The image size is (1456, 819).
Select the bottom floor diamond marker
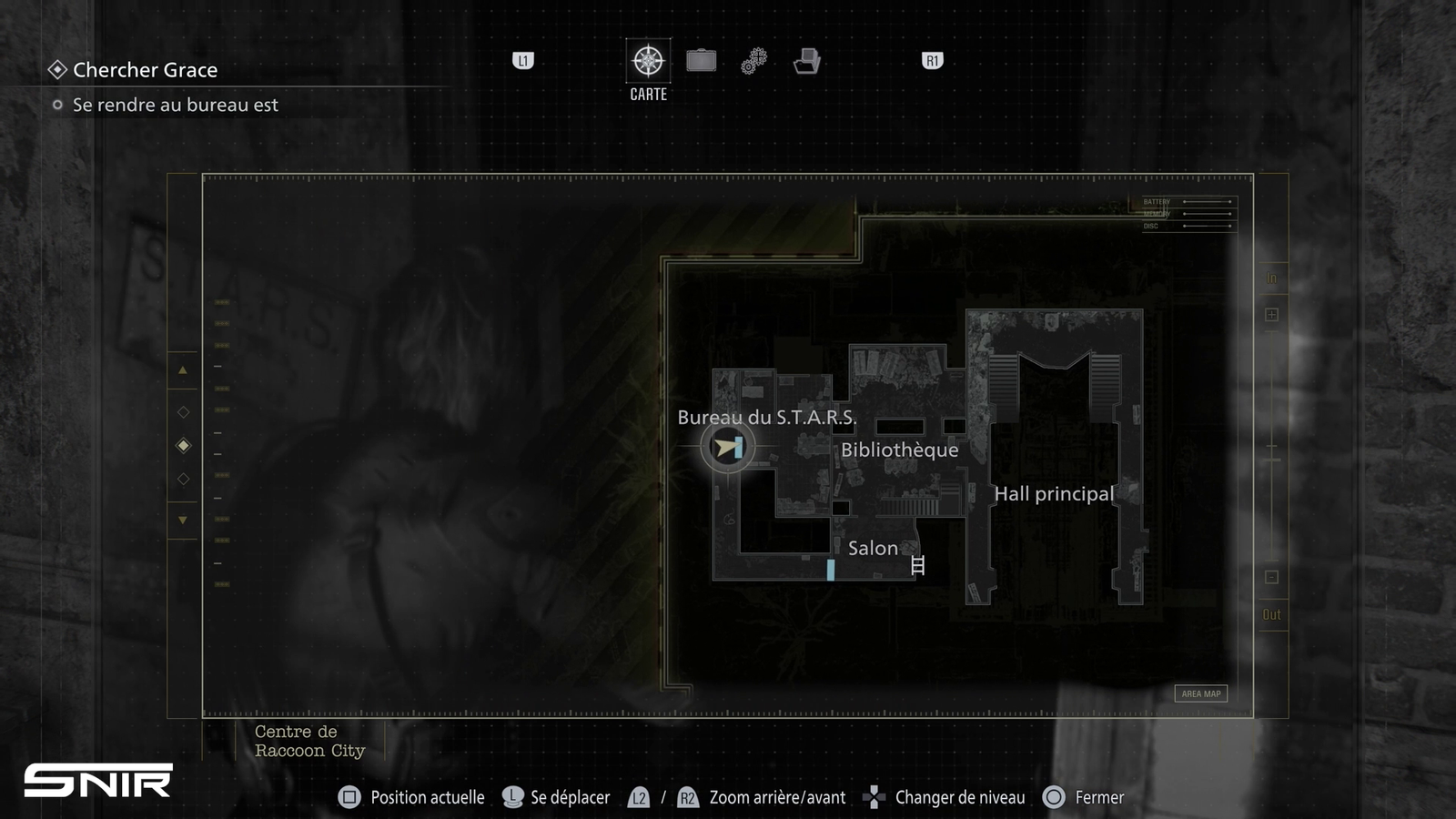[183, 479]
